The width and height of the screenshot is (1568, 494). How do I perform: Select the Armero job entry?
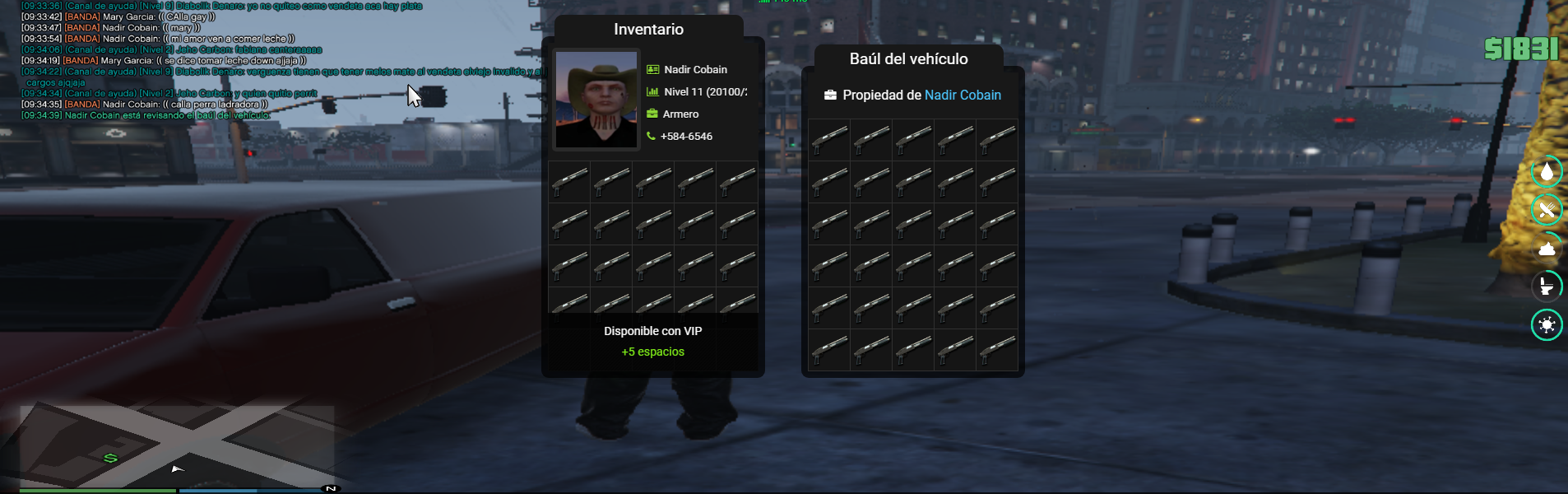[680, 114]
